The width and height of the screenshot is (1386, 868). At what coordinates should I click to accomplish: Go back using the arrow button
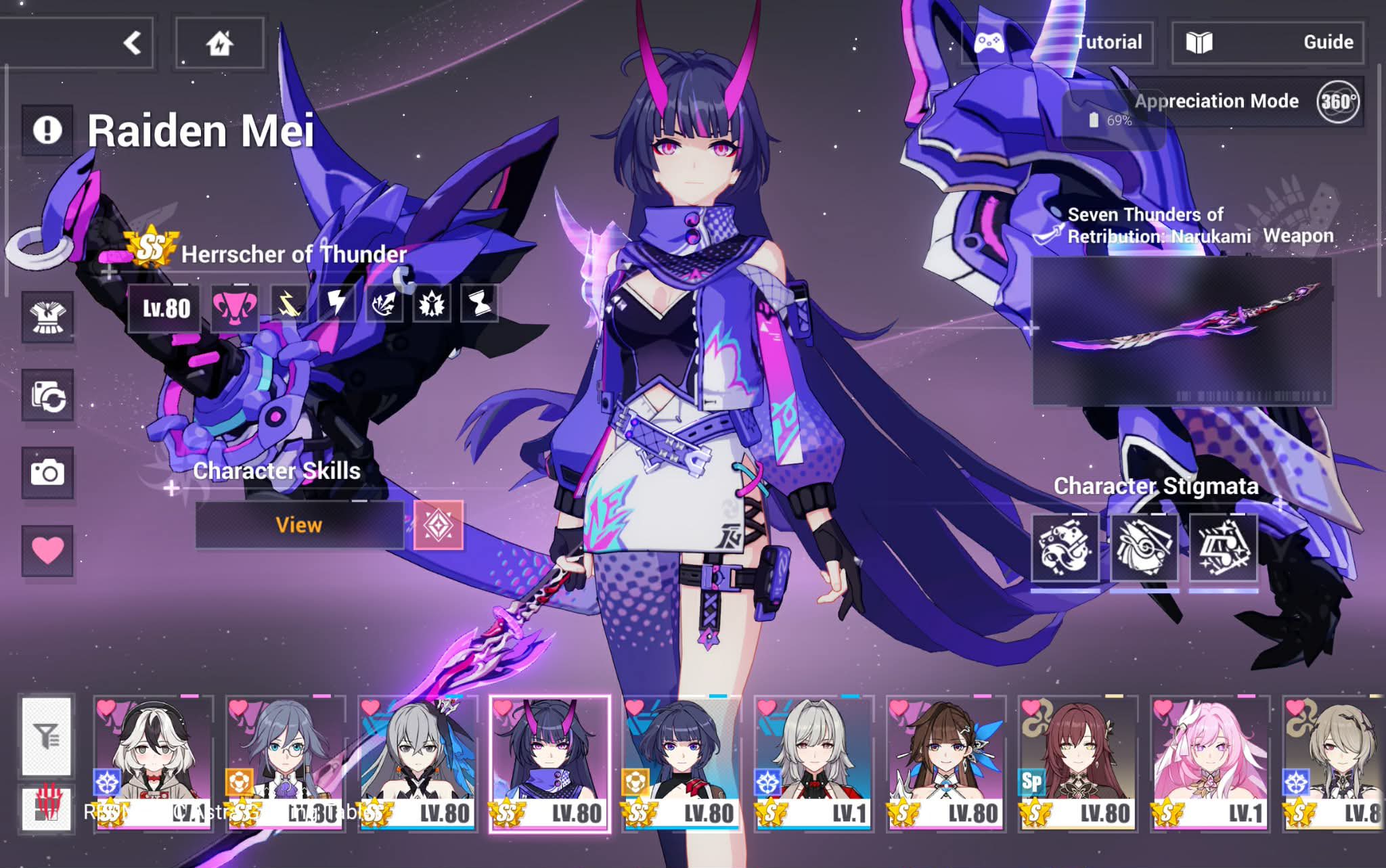click(x=133, y=43)
